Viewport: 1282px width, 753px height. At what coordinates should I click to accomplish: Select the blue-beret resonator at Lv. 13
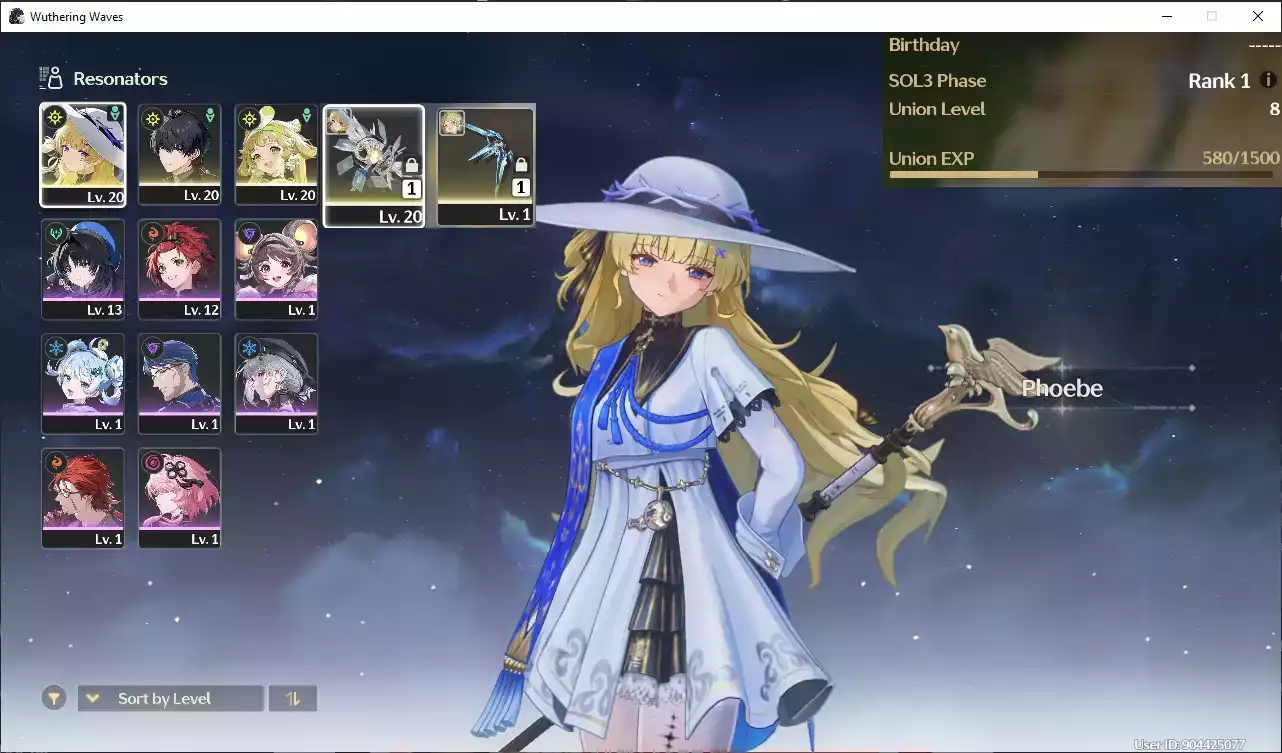coord(83,269)
